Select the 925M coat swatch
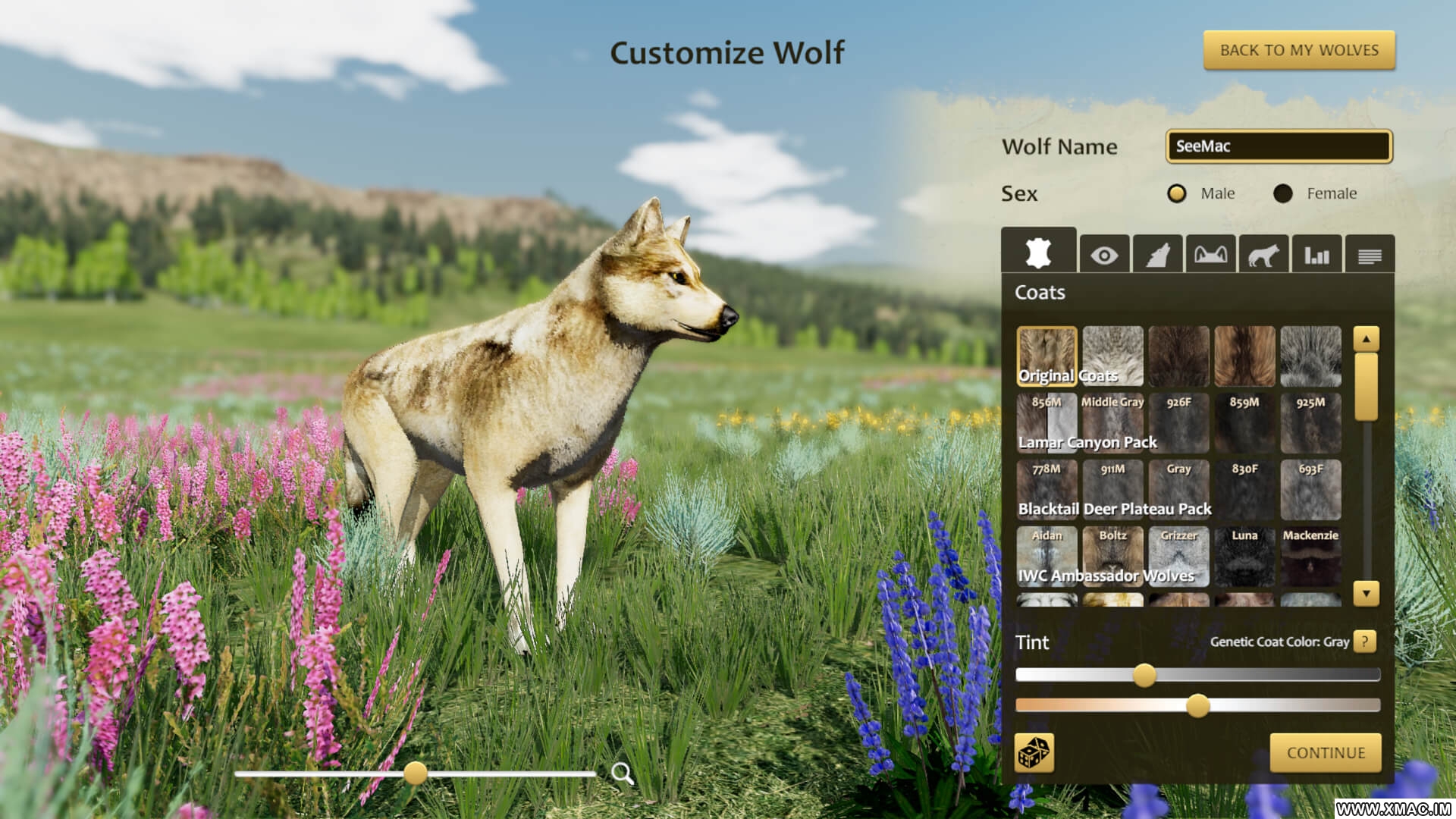 (1310, 422)
